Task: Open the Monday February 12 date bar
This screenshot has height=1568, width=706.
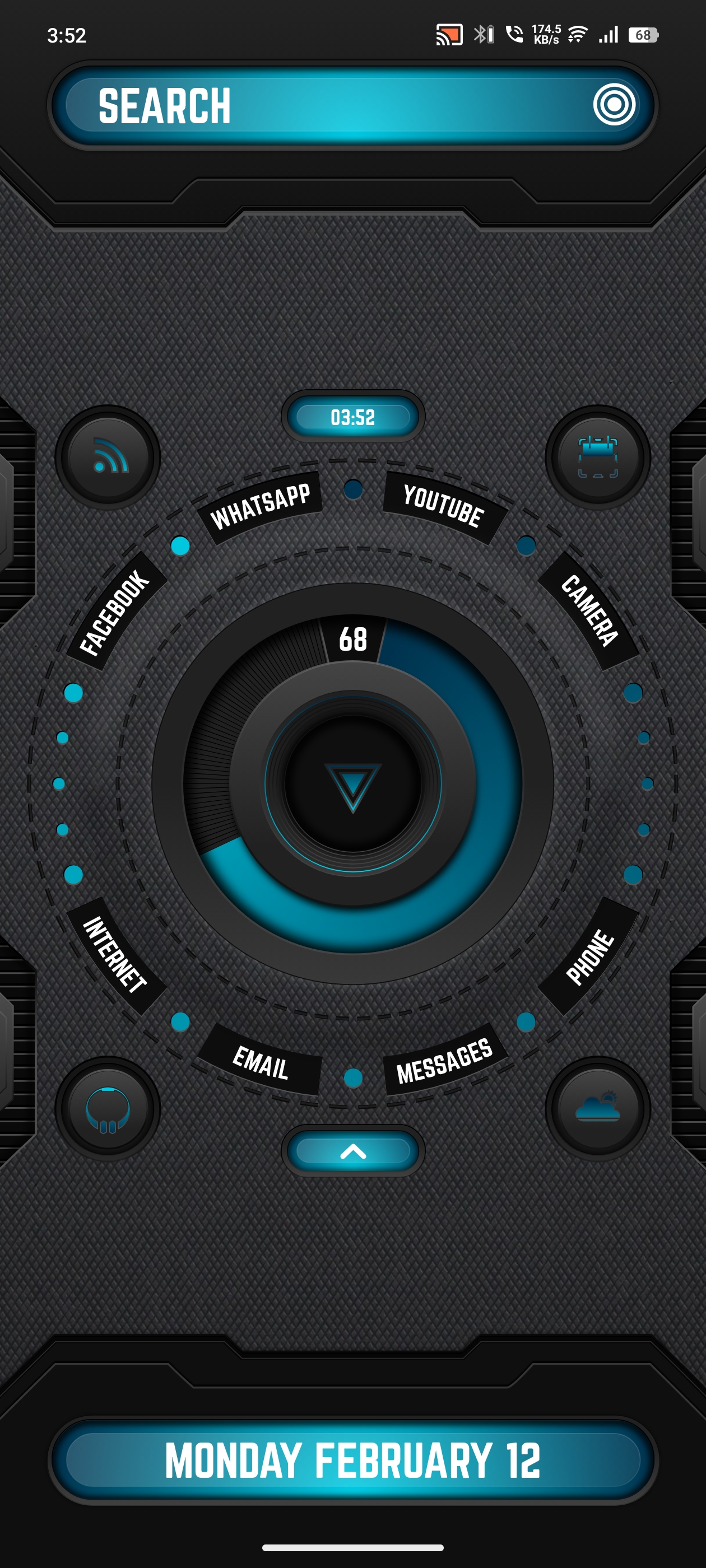Action: point(352,1460)
